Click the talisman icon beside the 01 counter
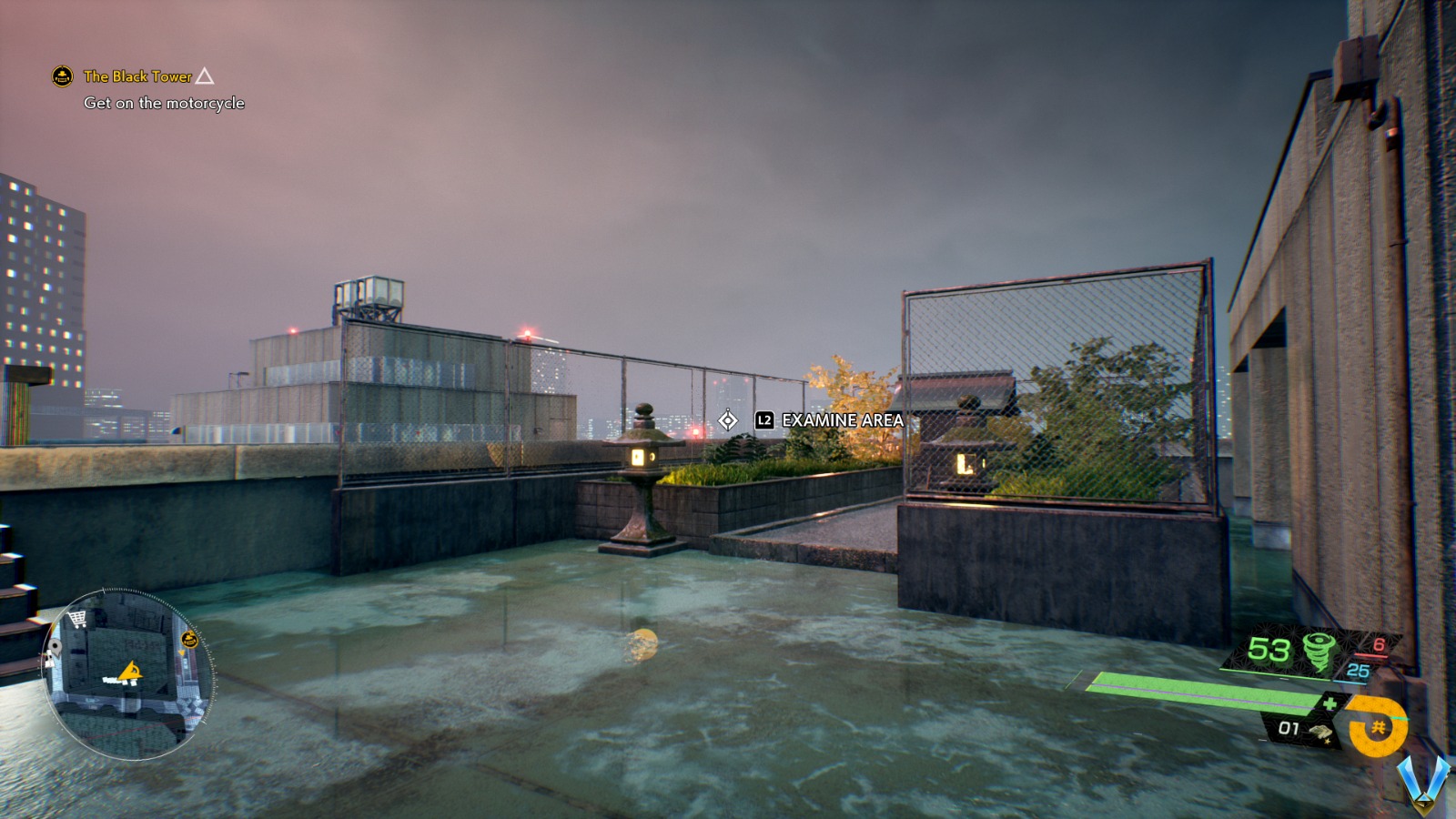The height and width of the screenshot is (819, 1456). tap(1320, 731)
